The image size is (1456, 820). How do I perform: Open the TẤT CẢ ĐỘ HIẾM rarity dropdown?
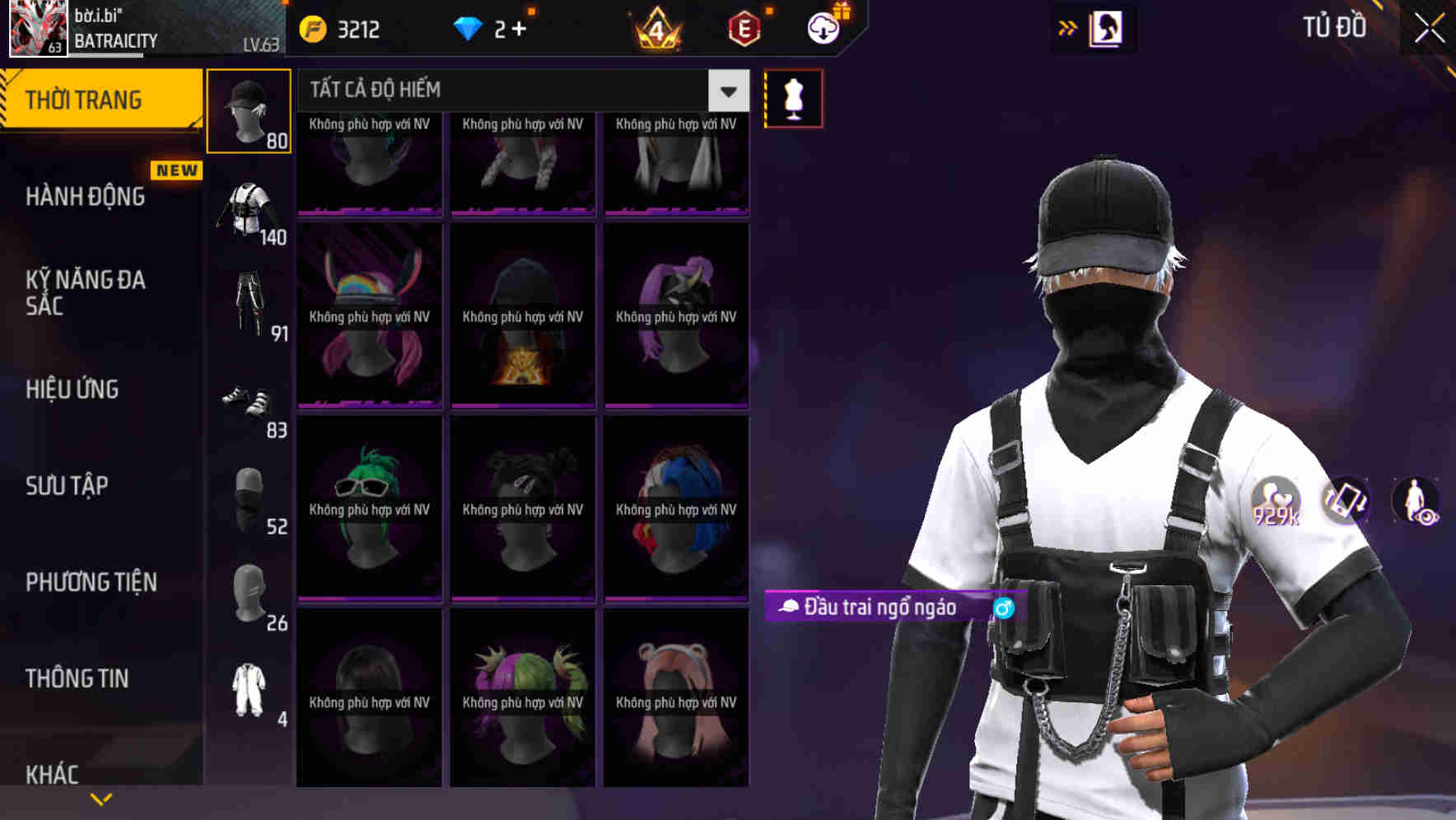519,91
